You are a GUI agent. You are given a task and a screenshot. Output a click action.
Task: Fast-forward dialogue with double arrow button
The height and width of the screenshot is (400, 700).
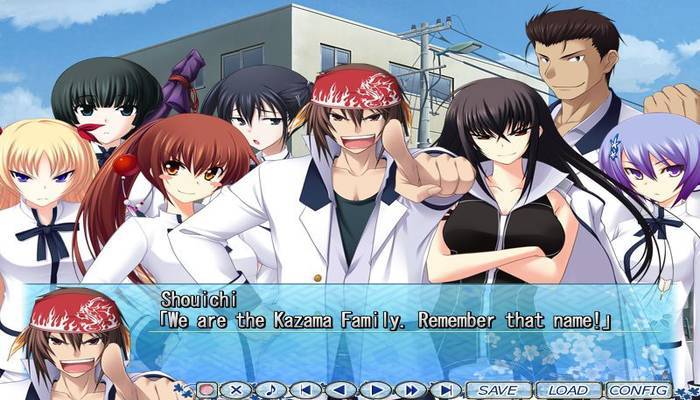(410, 389)
